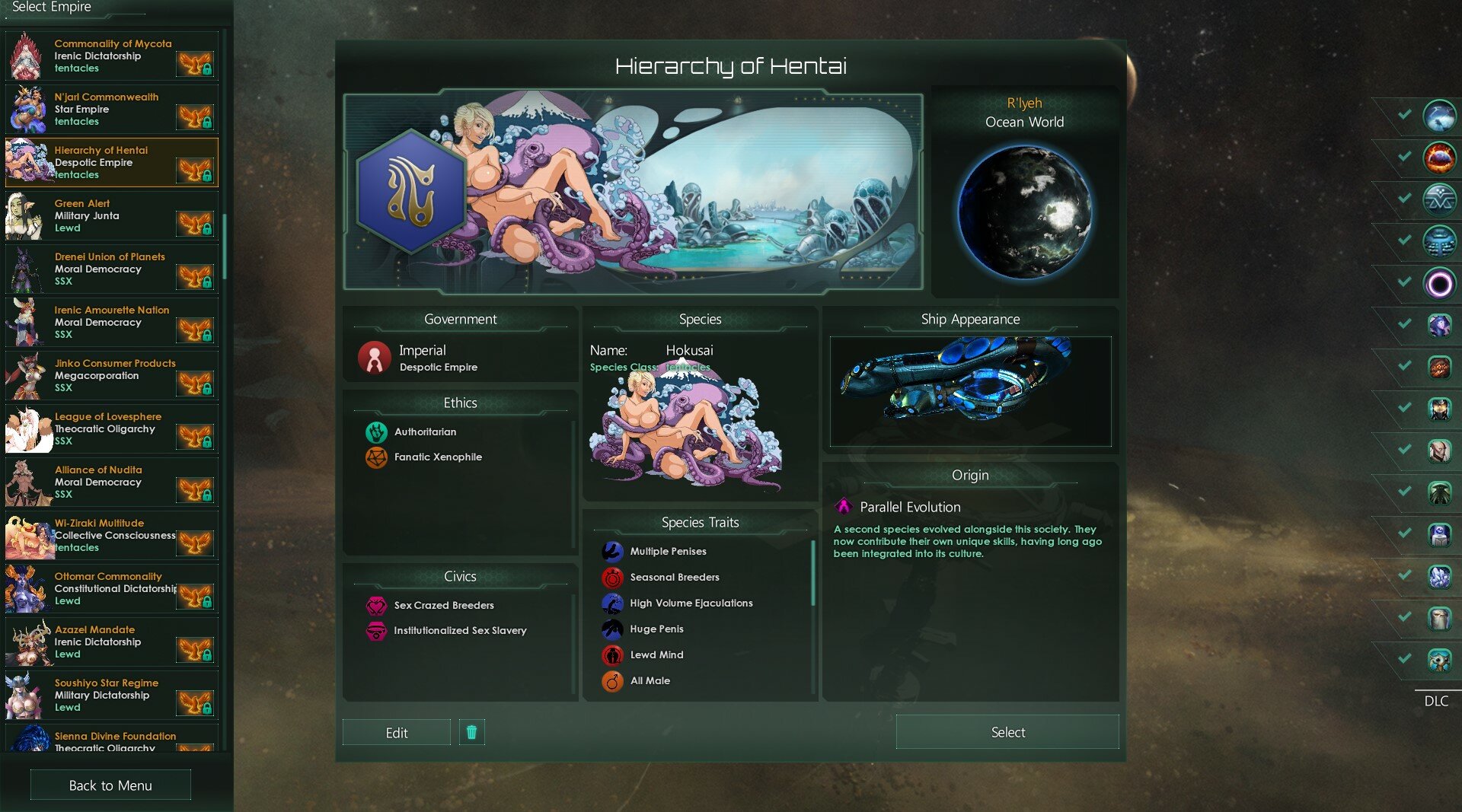Open the Edit empire screen
This screenshot has height=812, width=1462.
(x=396, y=732)
